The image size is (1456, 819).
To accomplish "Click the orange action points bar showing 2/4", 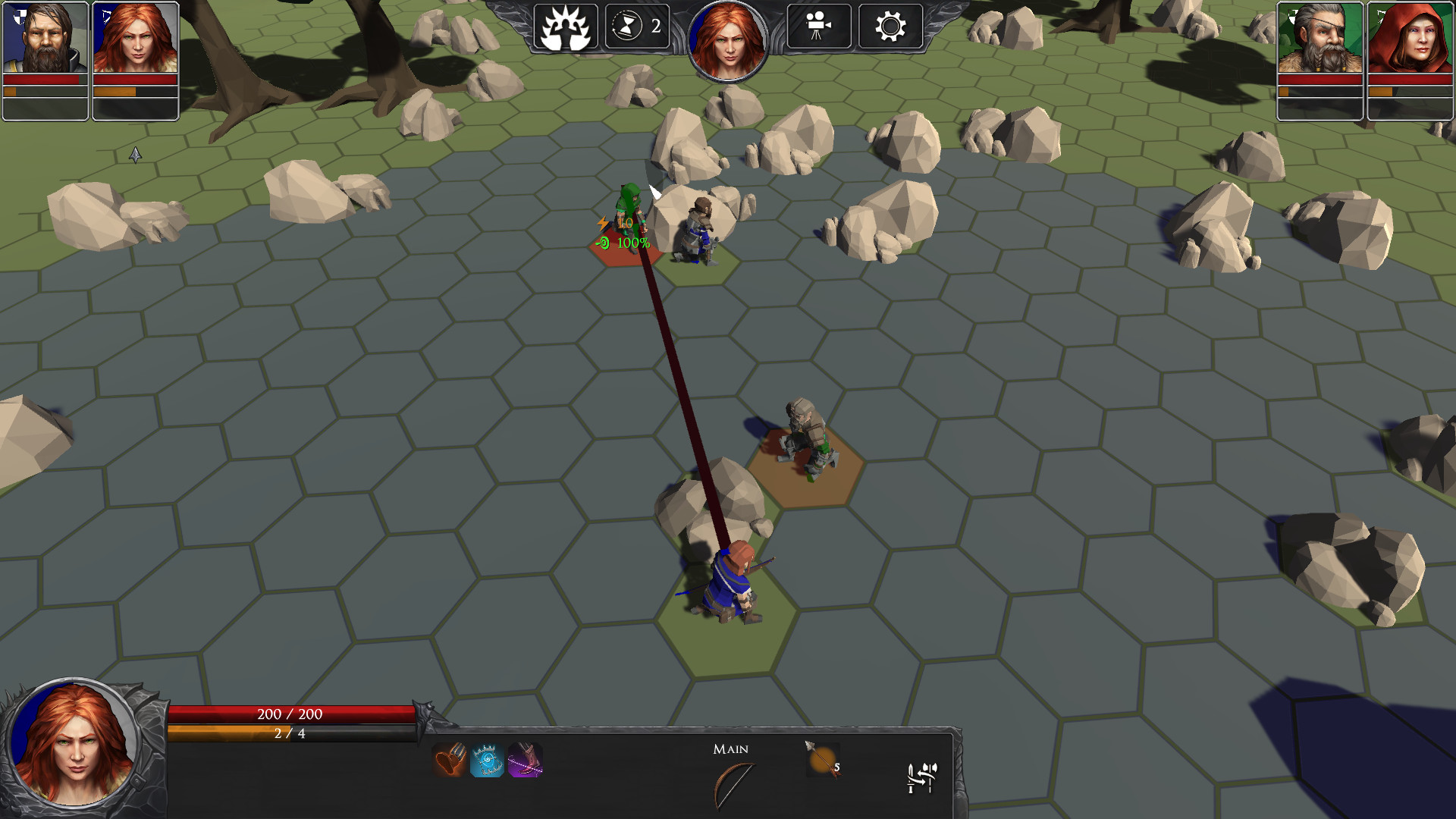I will [x=290, y=733].
